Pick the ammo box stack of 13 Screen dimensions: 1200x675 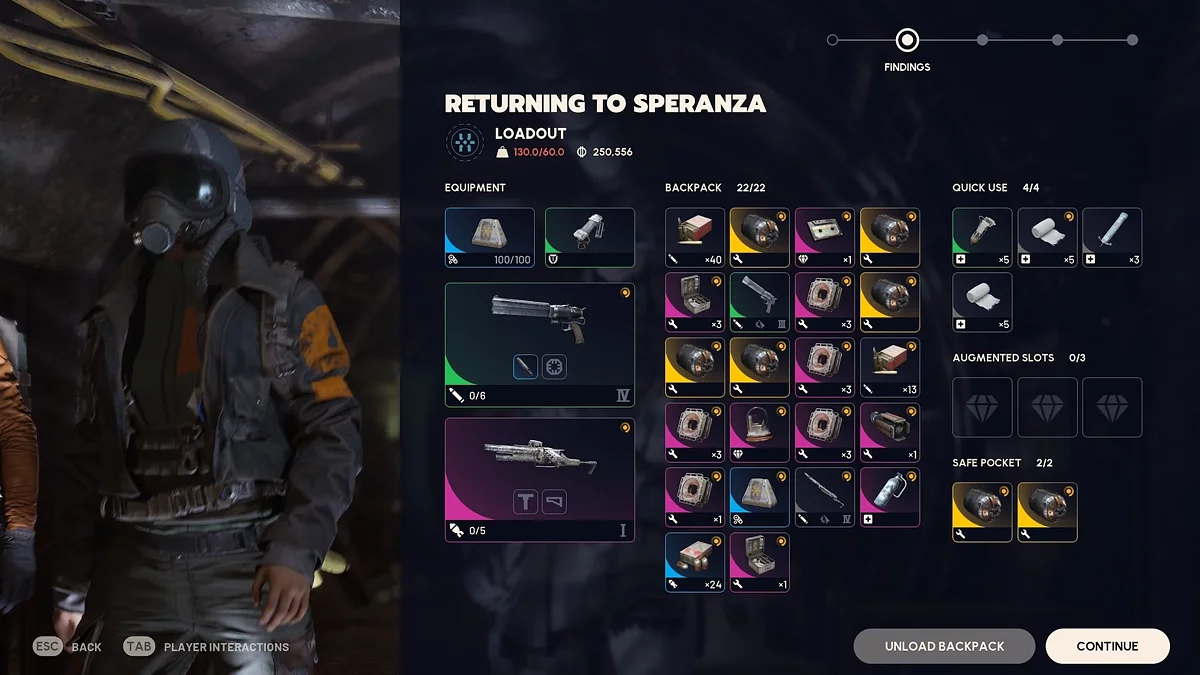[x=890, y=367]
